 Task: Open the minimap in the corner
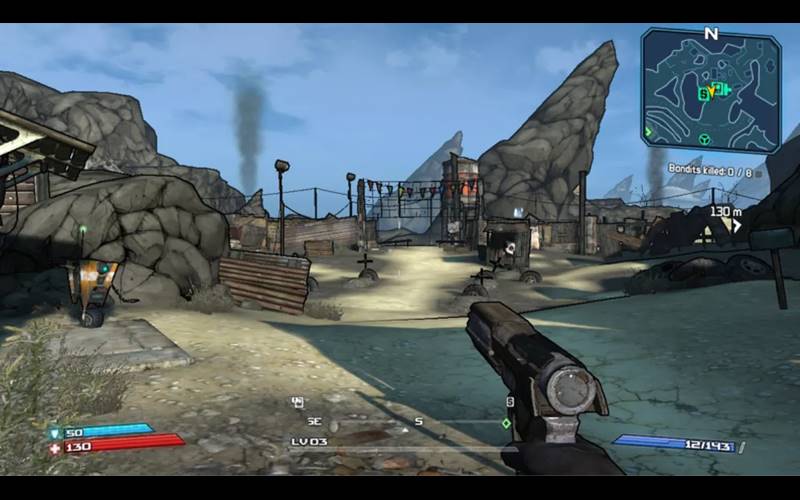[710, 90]
